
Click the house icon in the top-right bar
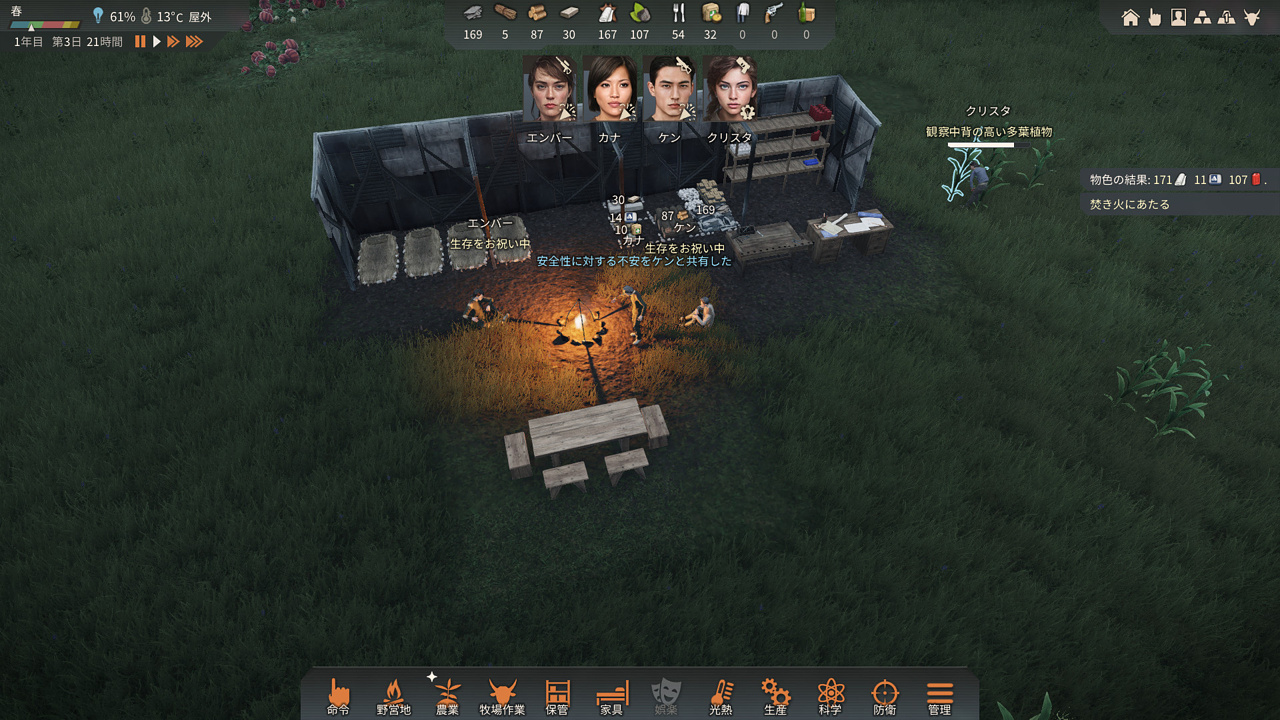pos(1130,17)
